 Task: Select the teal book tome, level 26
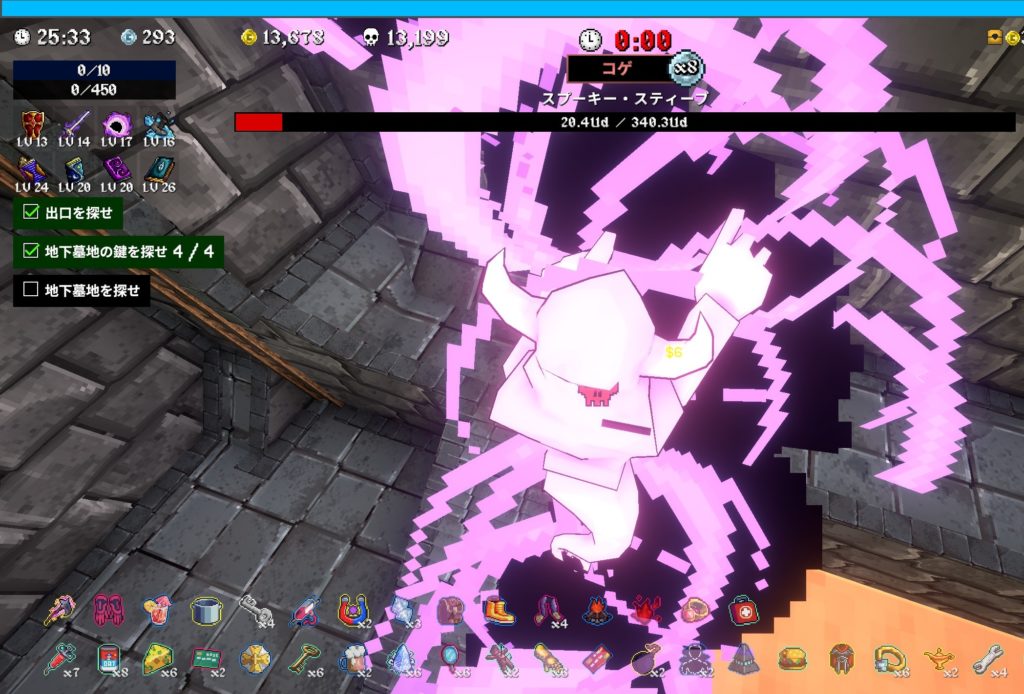coord(158,171)
